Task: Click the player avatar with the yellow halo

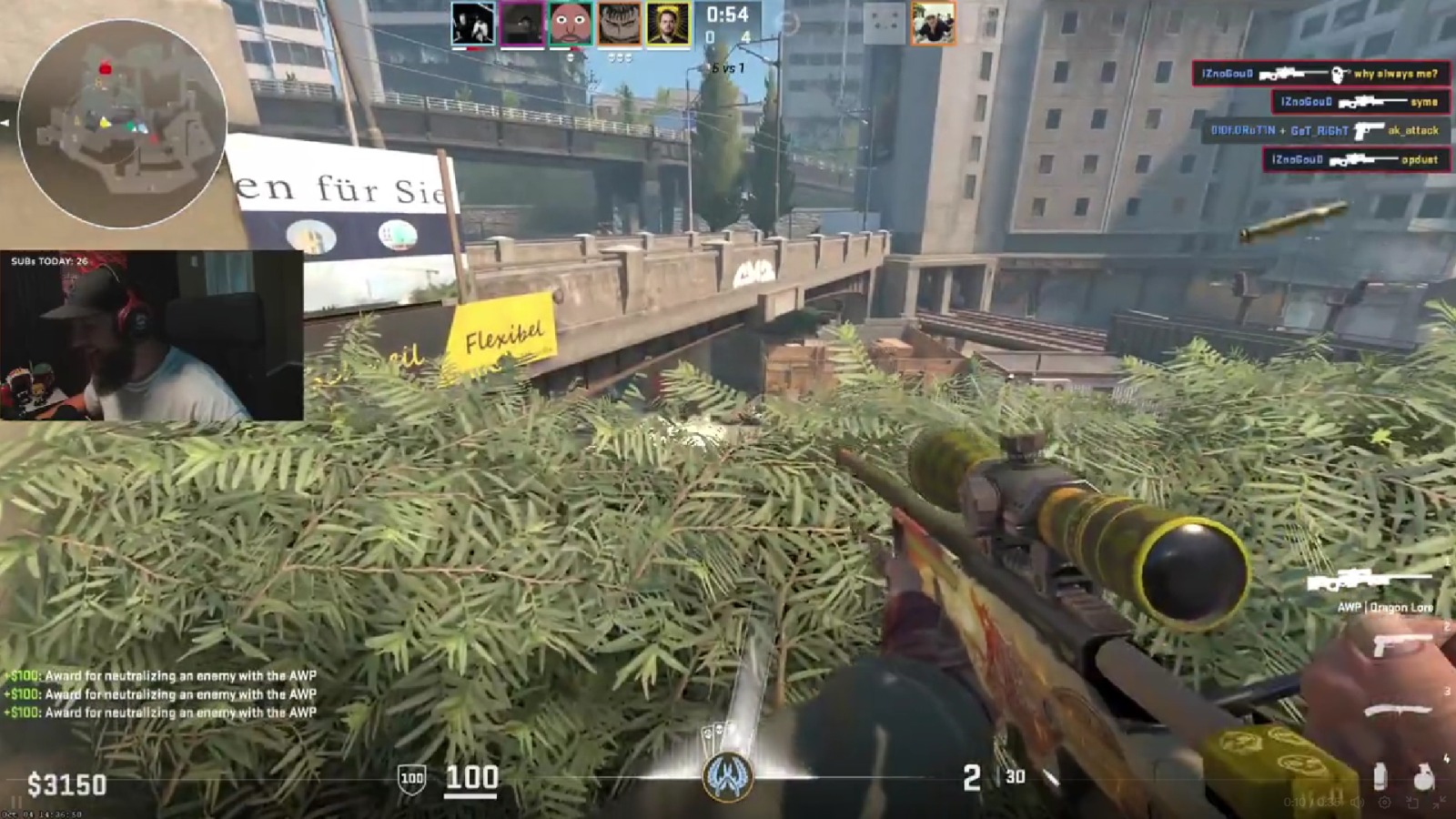Action: pos(670,24)
